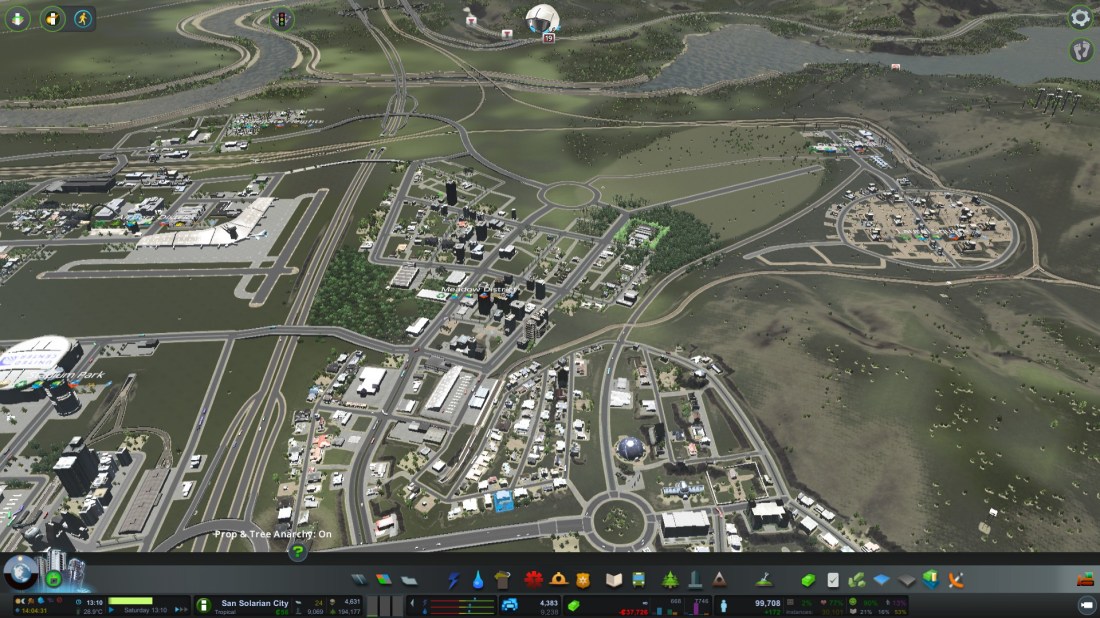Activate the bulldozer tool
The height and width of the screenshot is (618, 1100).
click(1085, 580)
